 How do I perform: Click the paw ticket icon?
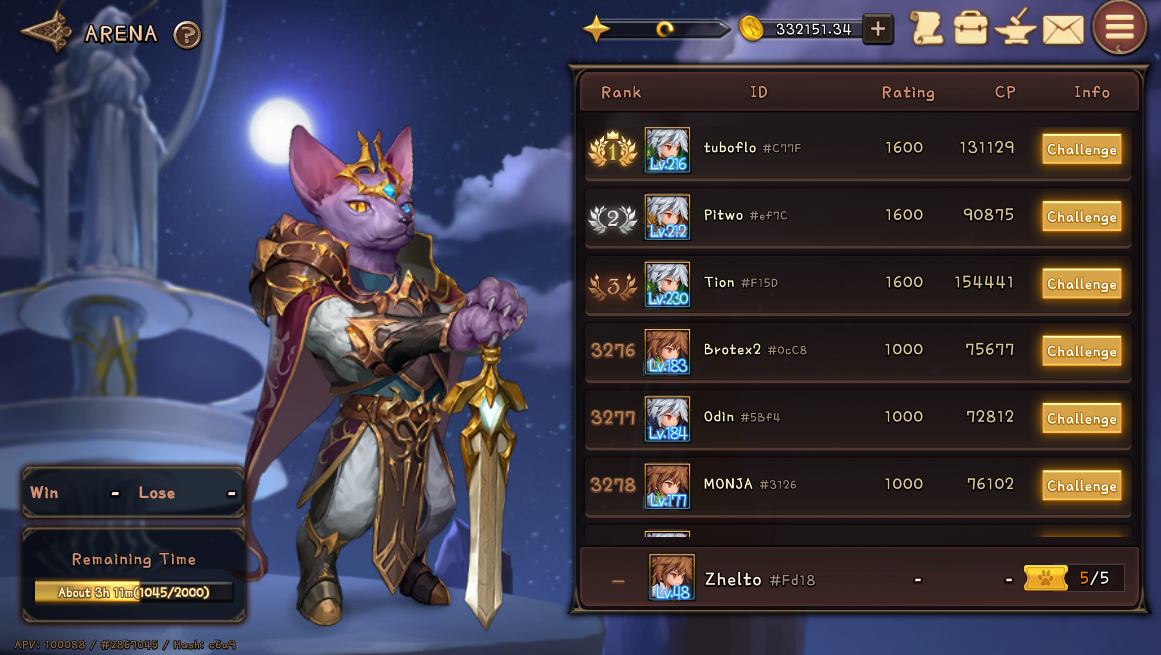(x=1046, y=578)
